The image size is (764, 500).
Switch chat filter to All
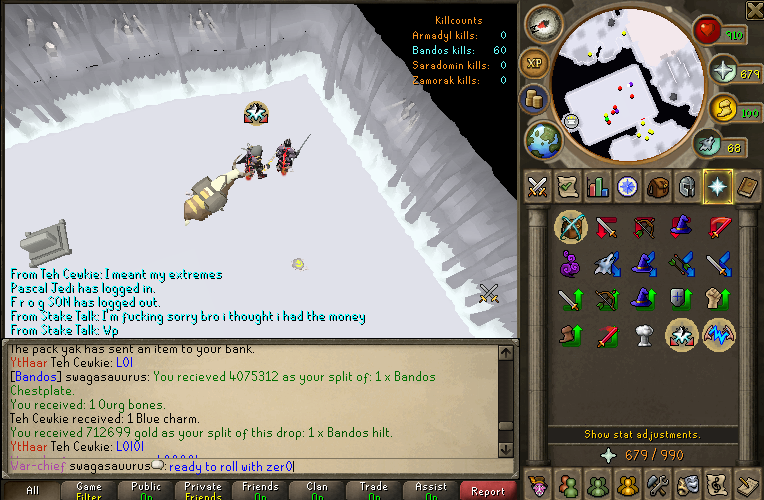click(32, 490)
